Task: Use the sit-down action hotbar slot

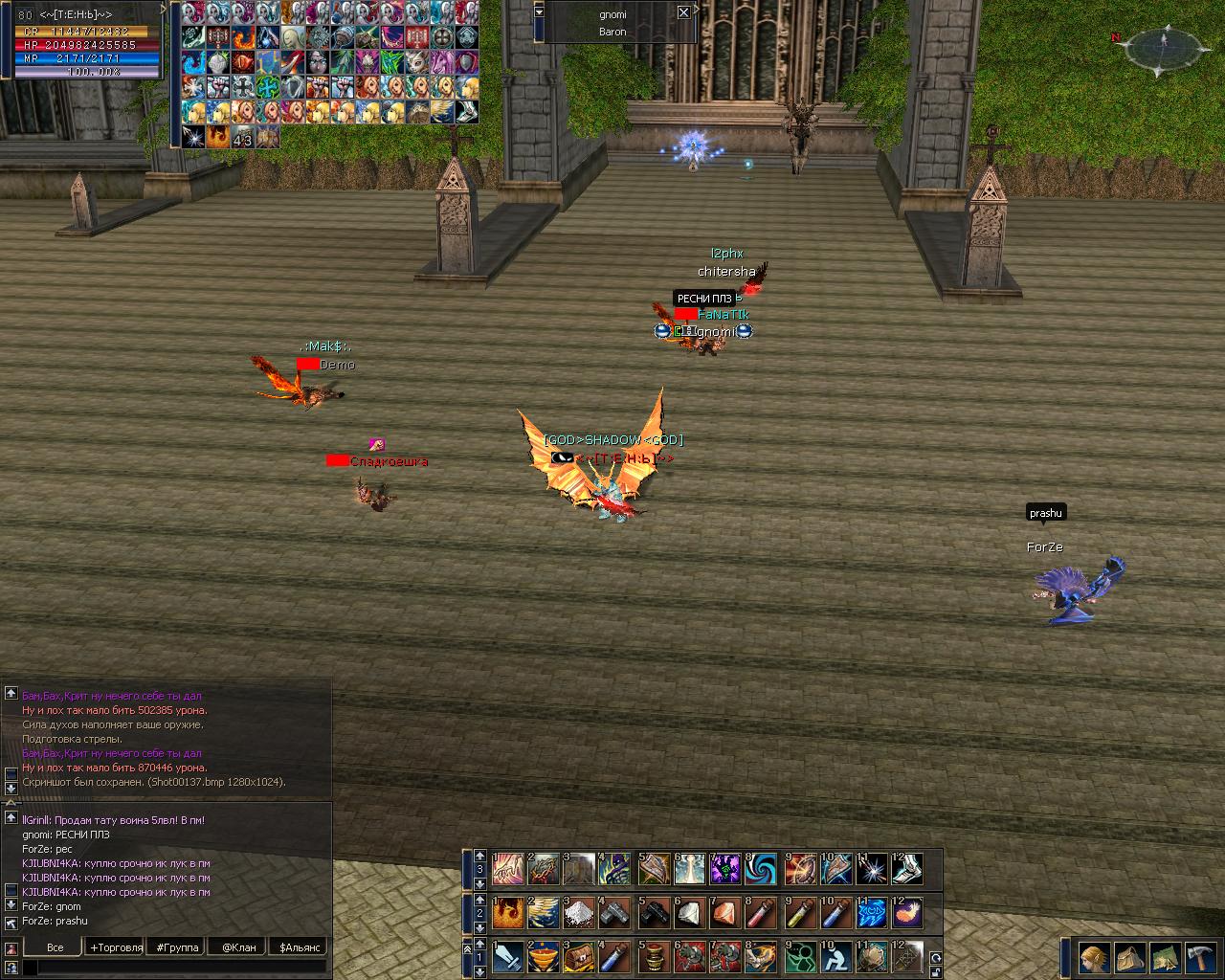Action: (836, 956)
